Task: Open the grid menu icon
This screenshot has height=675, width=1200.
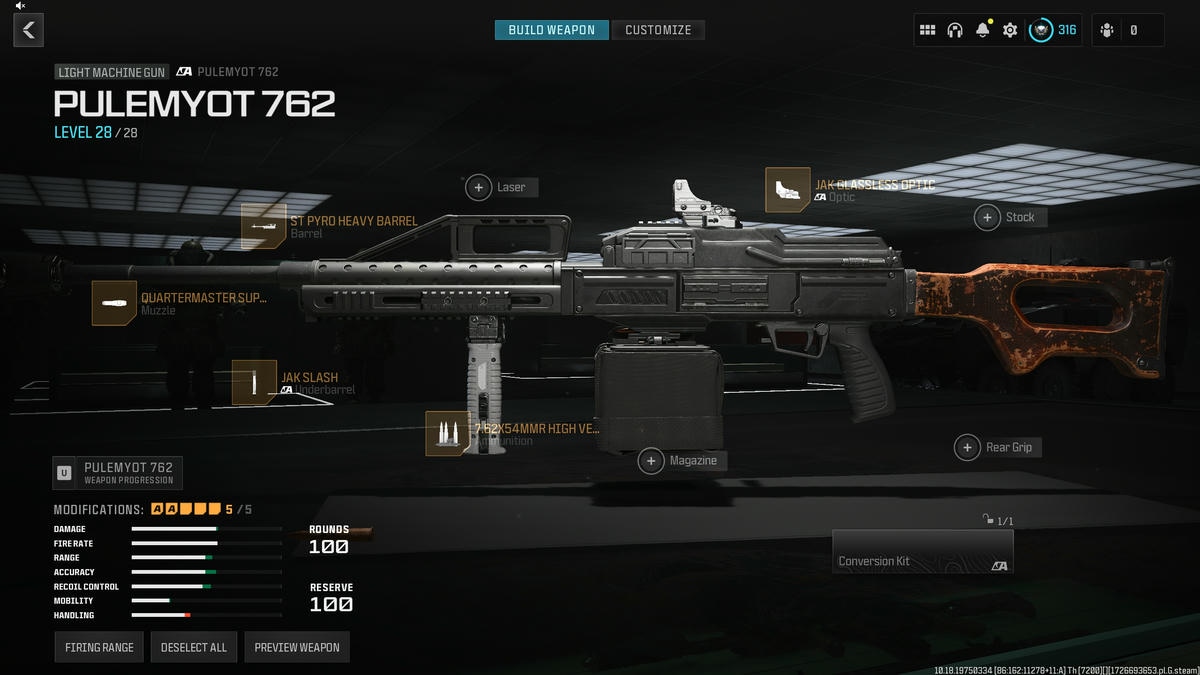Action: click(x=927, y=30)
